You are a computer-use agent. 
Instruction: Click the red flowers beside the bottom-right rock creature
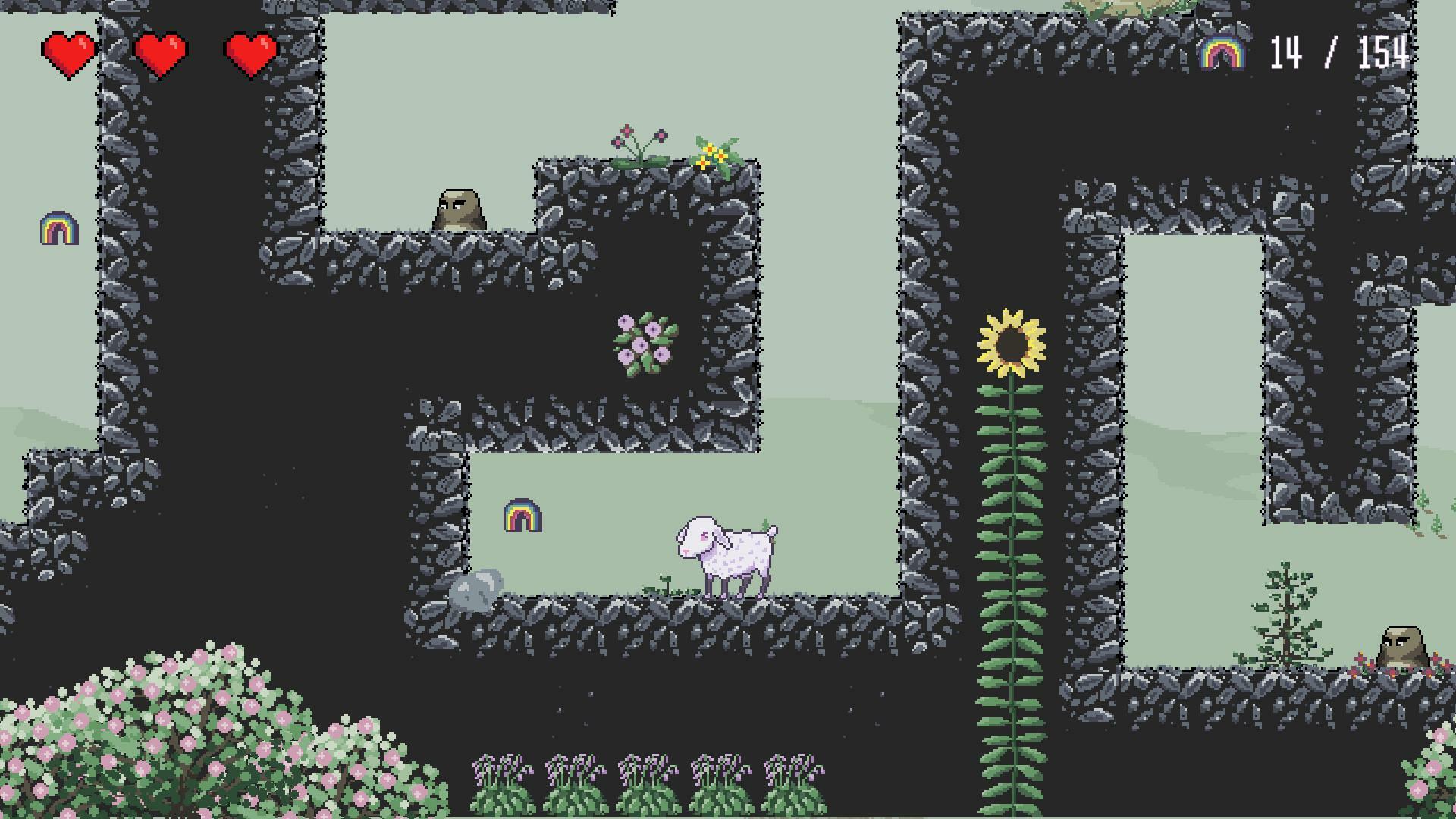point(1360,660)
